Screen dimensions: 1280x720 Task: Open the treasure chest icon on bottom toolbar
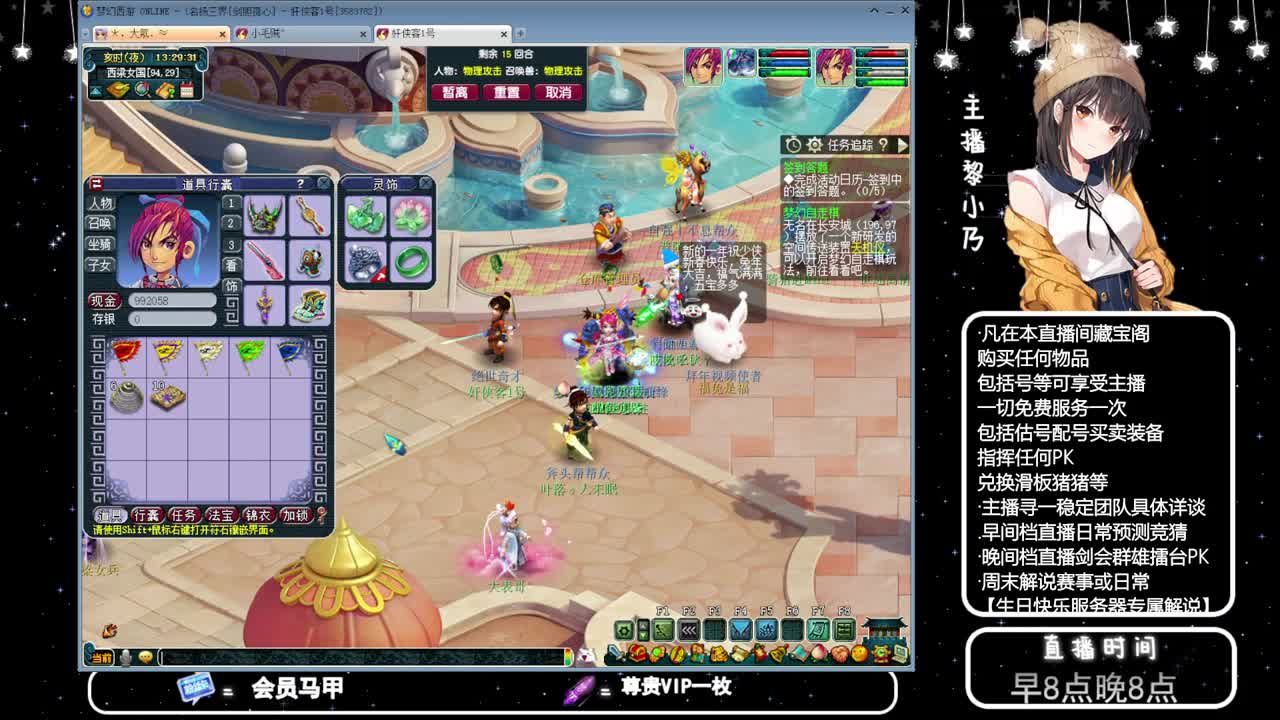coord(637,653)
